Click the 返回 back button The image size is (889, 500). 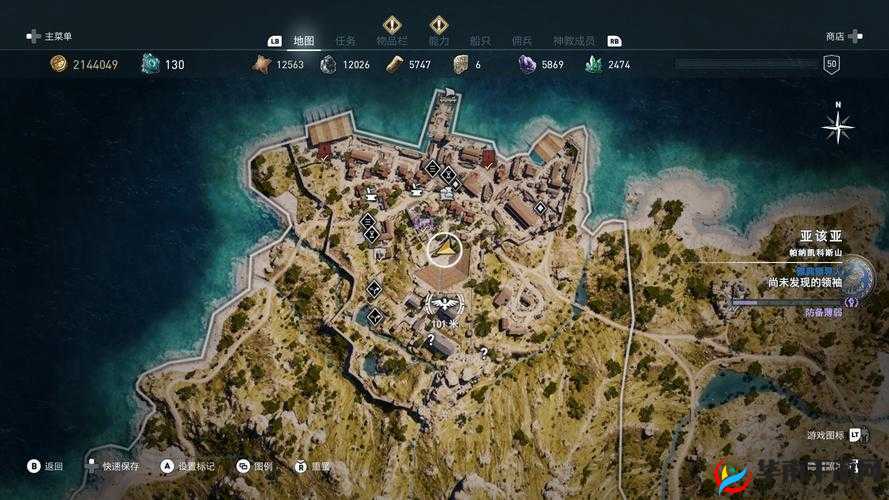pyautogui.click(x=46, y=466)
